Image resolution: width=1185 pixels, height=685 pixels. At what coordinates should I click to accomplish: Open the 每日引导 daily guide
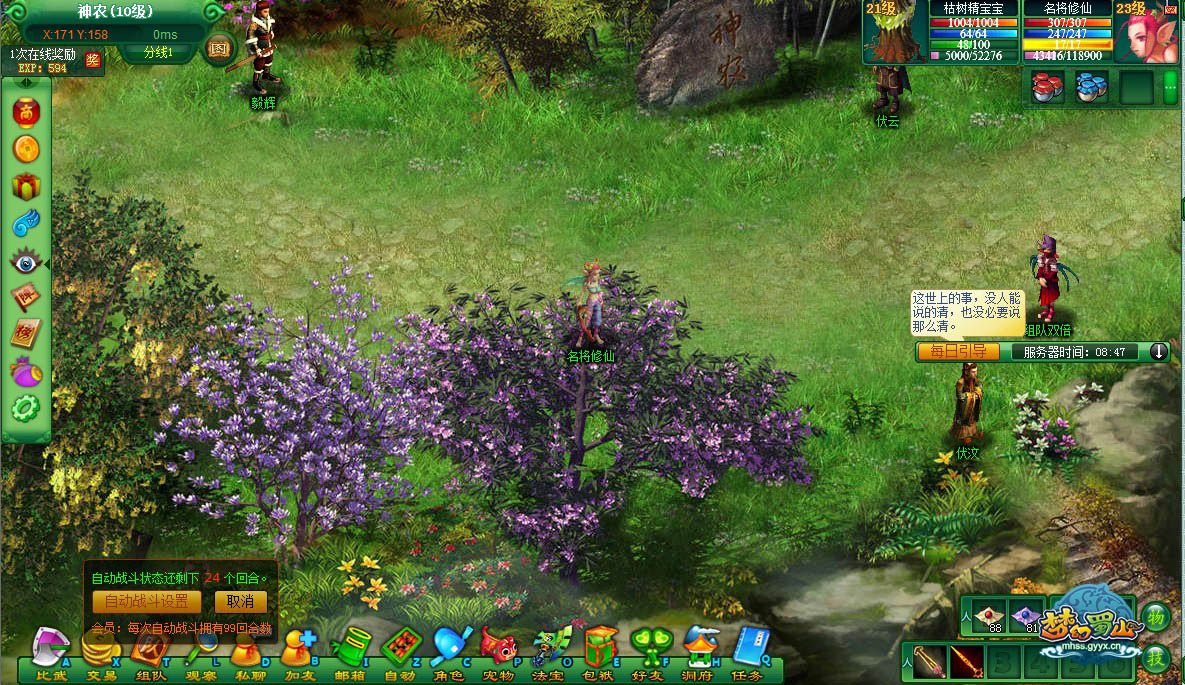click(x=957, y=352)
